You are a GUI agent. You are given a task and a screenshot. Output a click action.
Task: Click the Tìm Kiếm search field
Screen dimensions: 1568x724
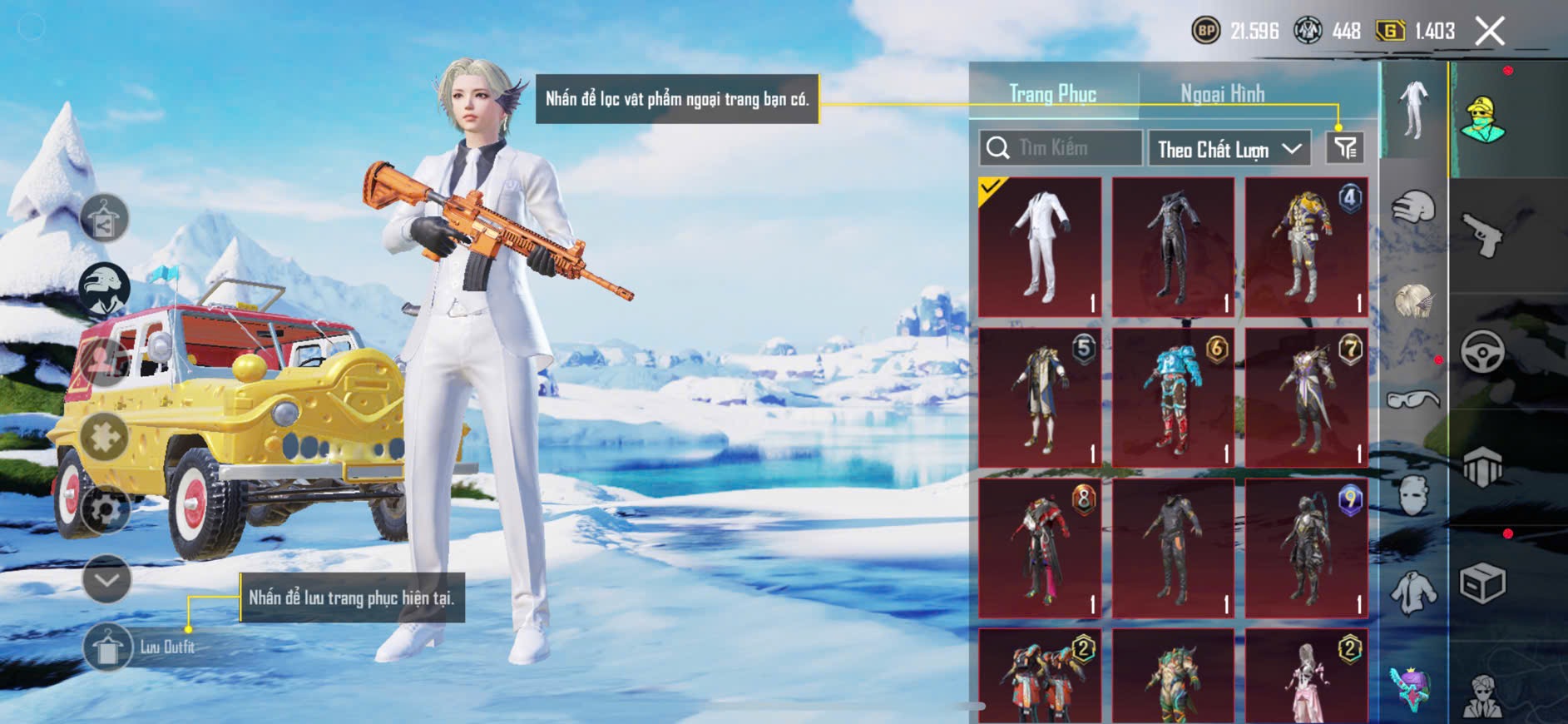click(1061, 148)
